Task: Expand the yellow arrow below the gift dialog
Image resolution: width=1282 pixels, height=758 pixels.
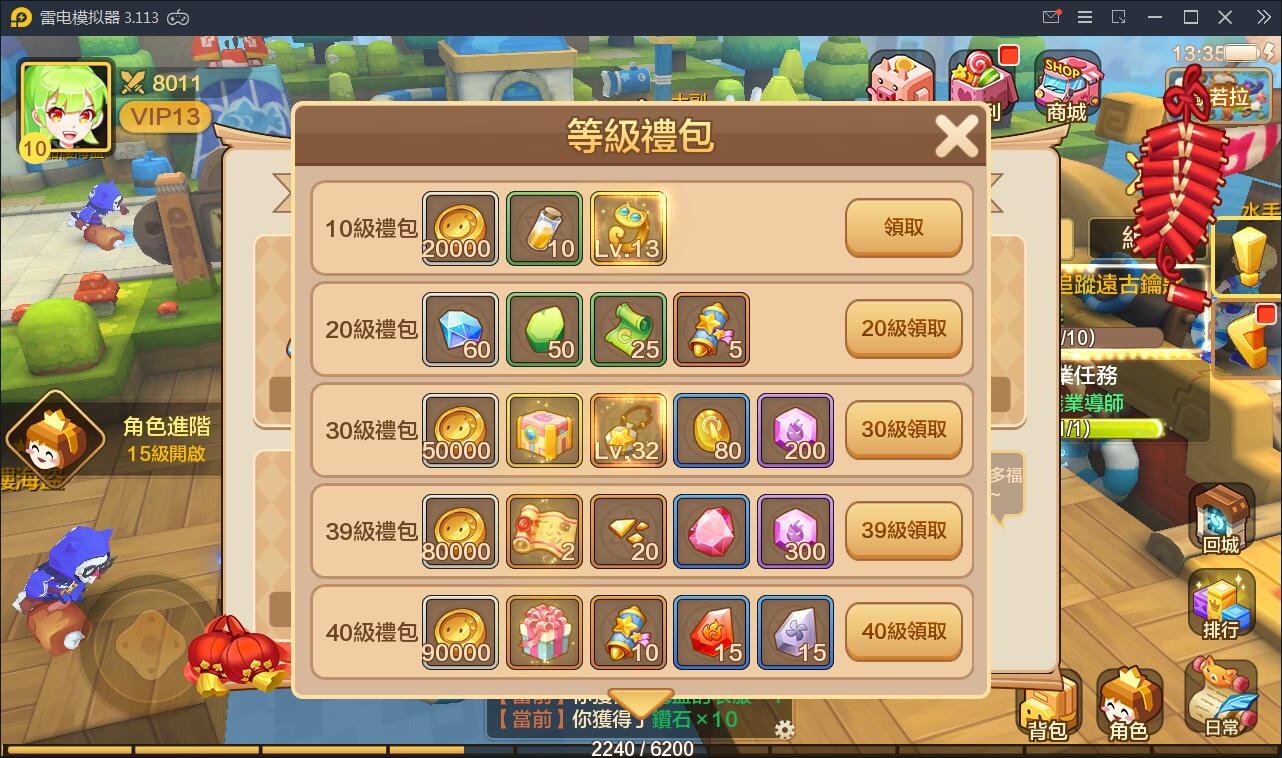Action: (x=640, y=704)
